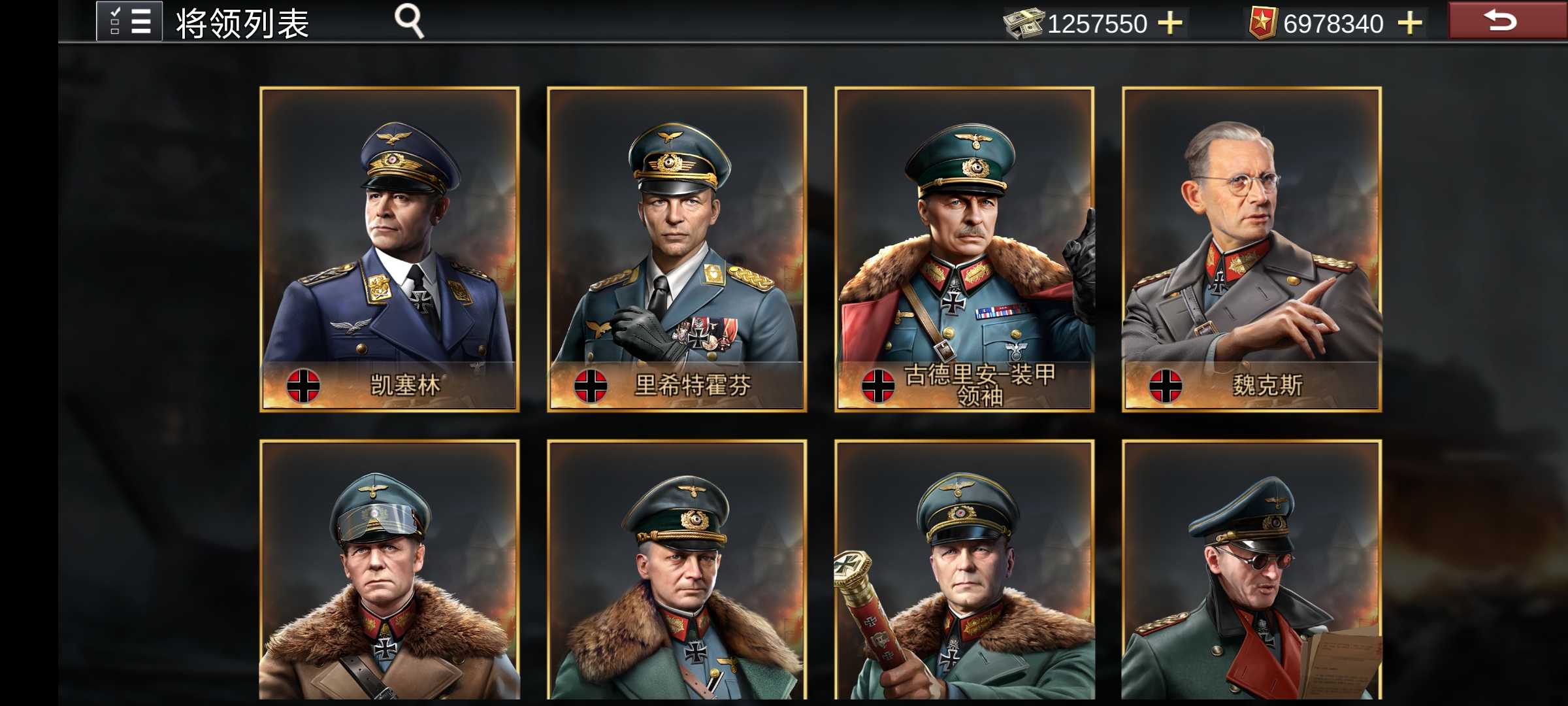Open the checklist filter menu button
Viewport: 1568px width, 706px height.
129,22
